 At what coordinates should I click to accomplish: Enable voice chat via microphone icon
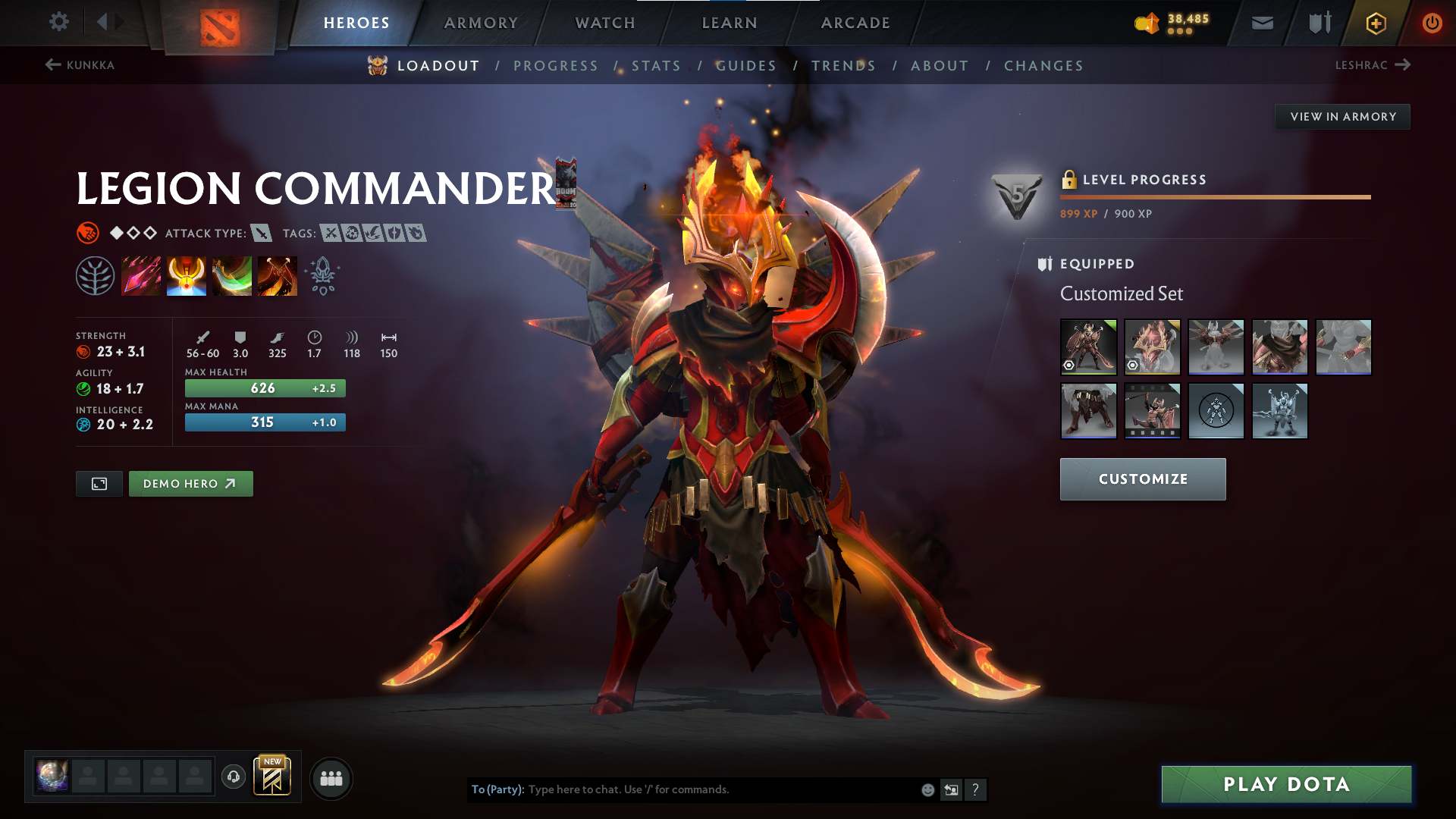tap(233, 777)
